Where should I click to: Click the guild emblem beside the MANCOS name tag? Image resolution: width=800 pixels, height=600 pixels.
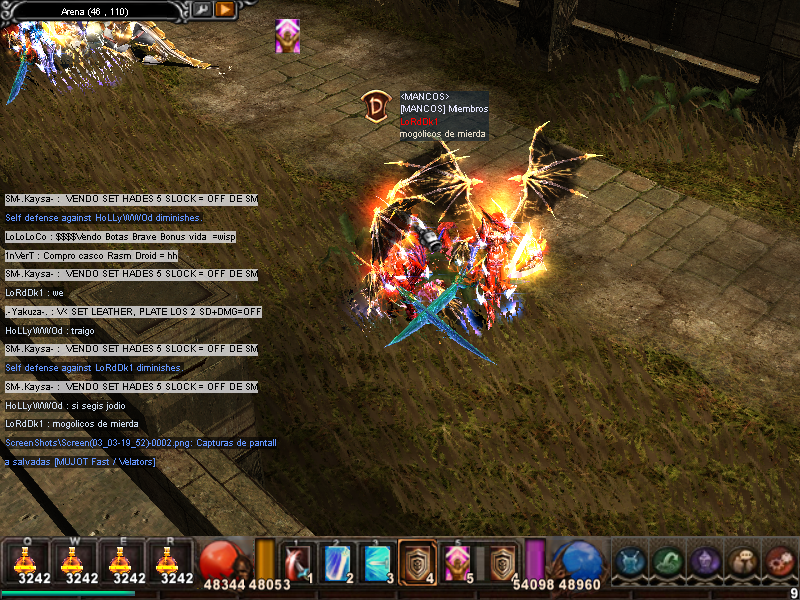coord(376,107)
